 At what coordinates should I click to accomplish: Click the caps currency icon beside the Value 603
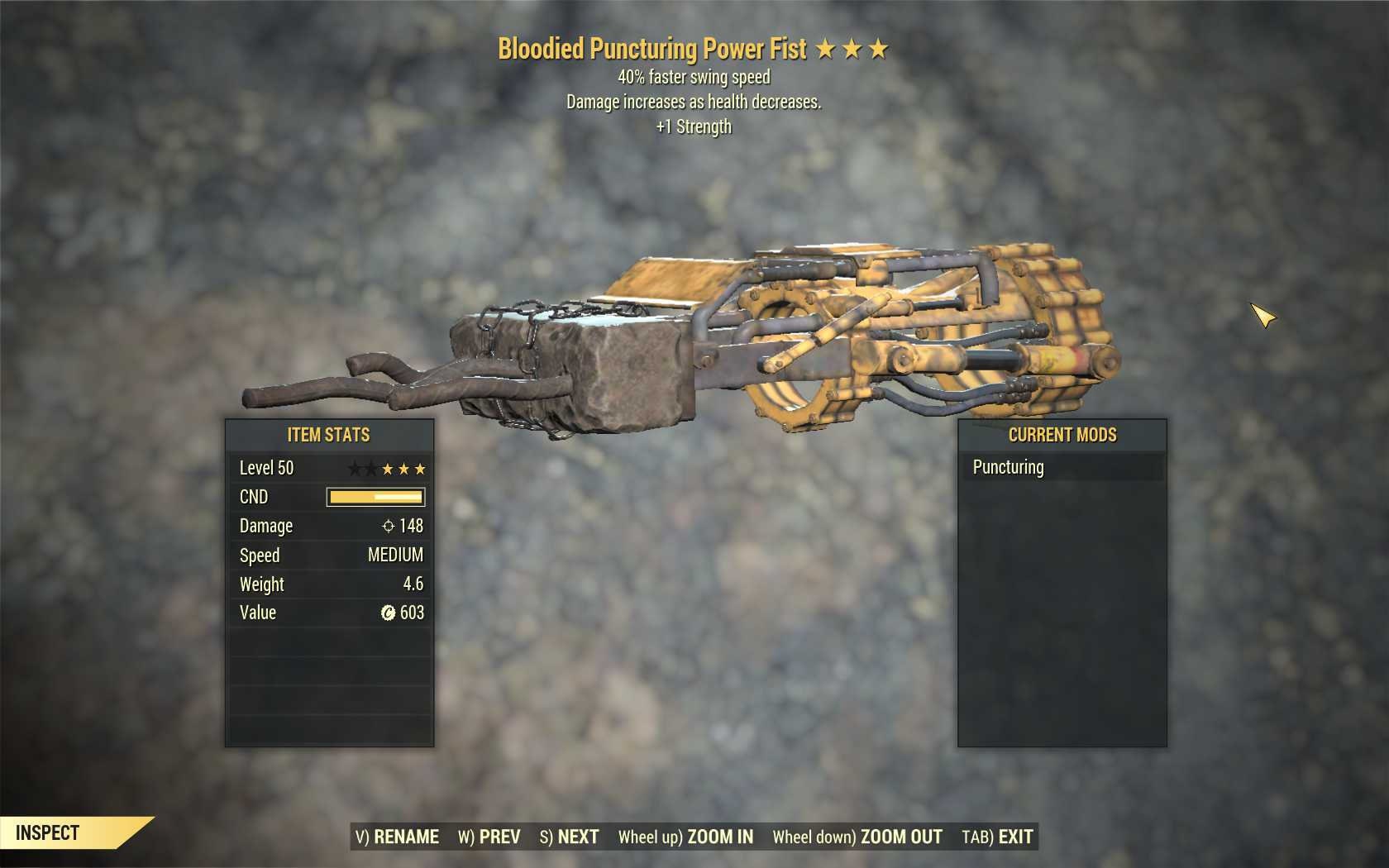[x=389, y=613]
